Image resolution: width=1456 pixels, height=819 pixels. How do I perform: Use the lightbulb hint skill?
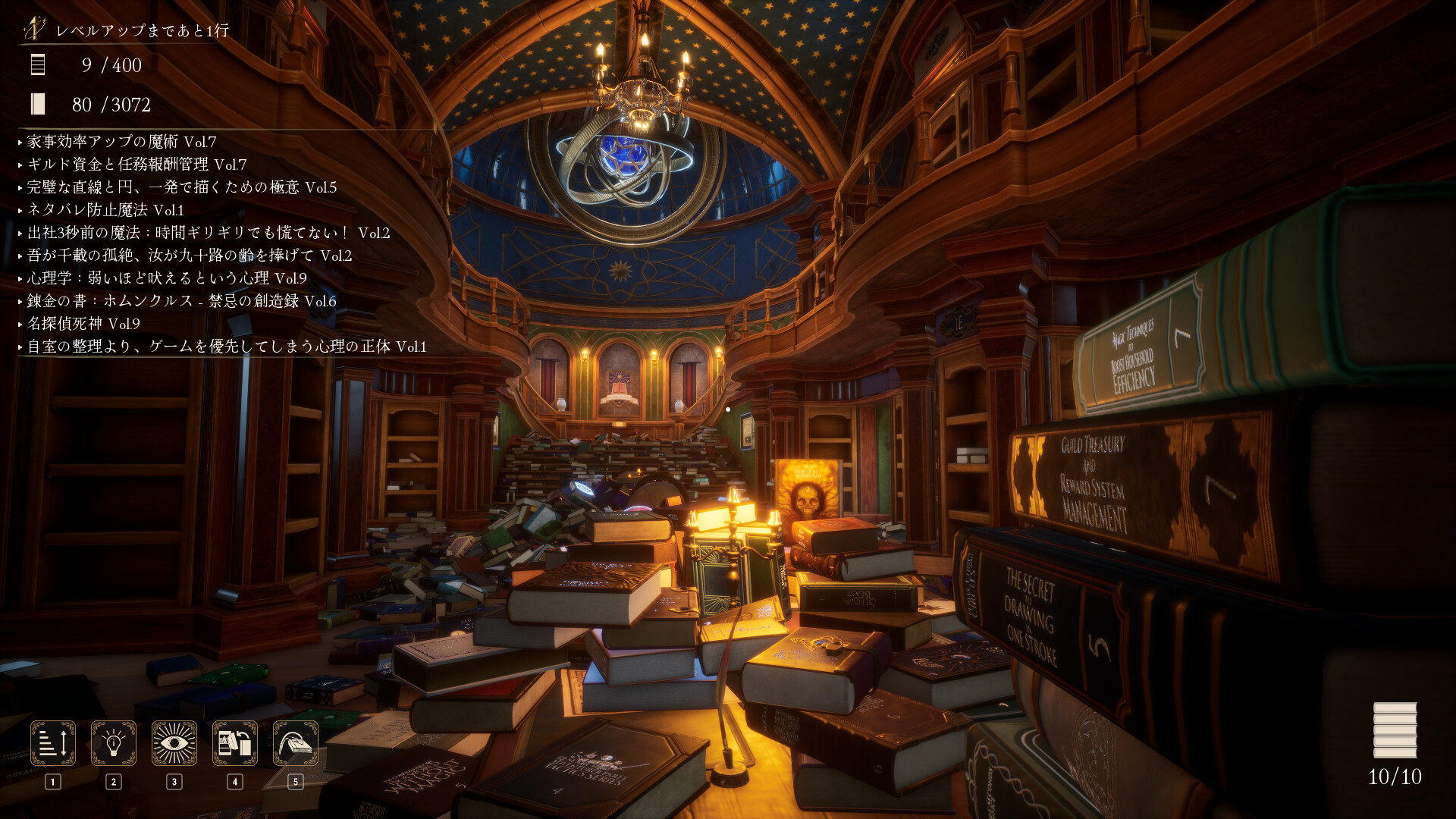tap(114, 743)
